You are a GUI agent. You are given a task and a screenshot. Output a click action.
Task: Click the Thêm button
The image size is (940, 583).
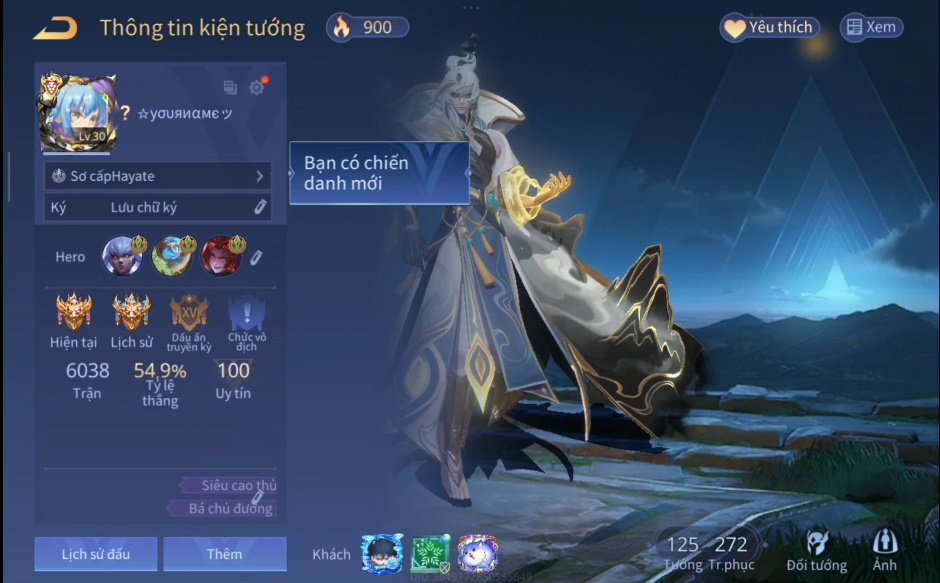pyautogui.click(x=224, y=554)
